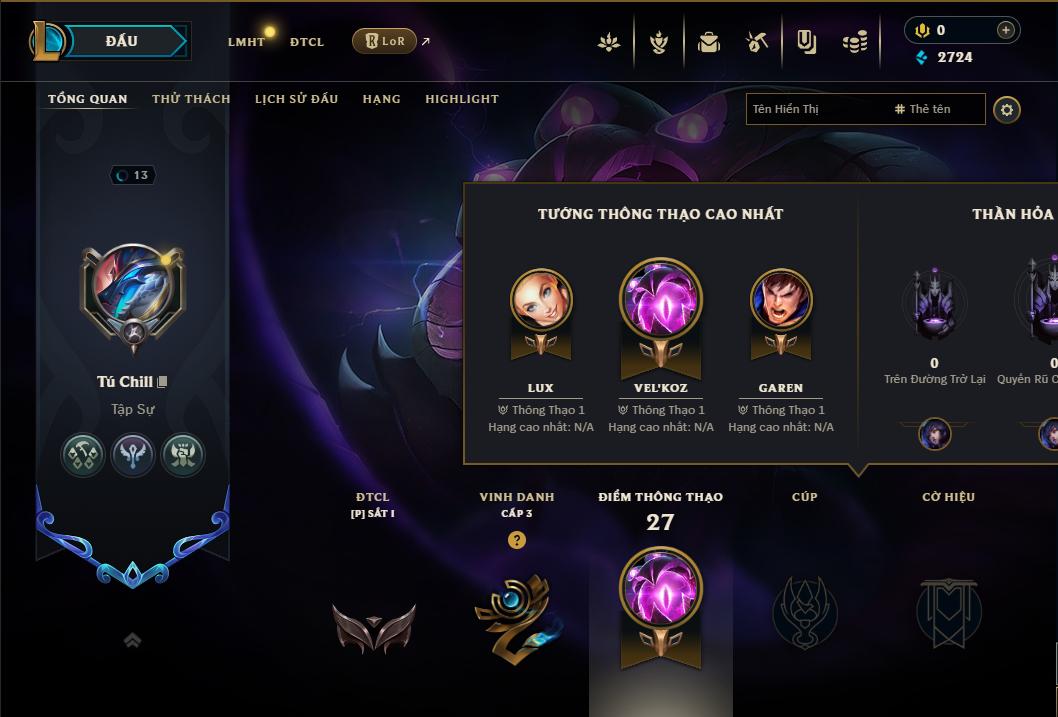Click the Tên Hiển Thị search field
1058x717 pixels.
click(x=815, y=109)
